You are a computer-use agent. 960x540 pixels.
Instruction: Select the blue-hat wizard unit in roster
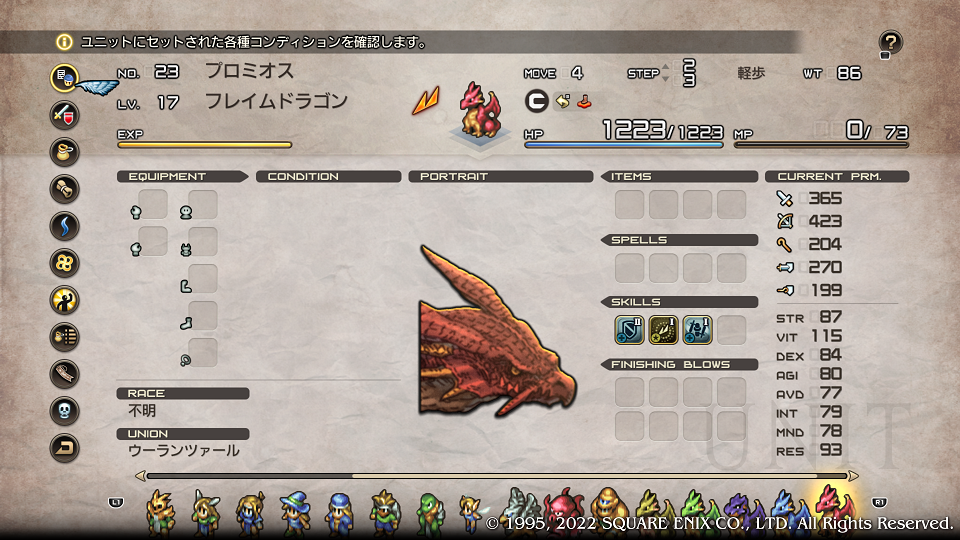point(296,510)
